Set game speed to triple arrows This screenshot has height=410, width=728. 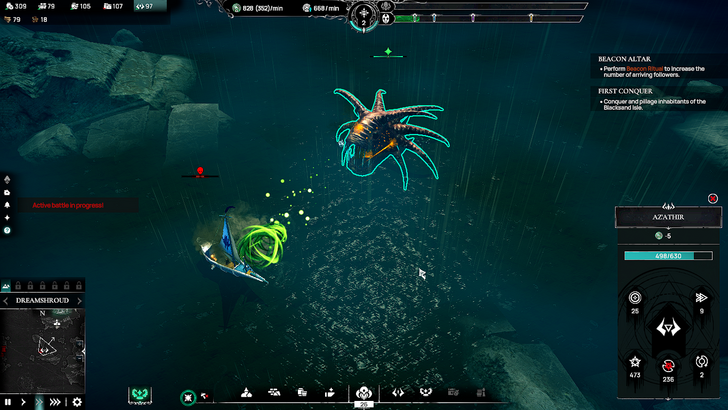pos(55,402)
